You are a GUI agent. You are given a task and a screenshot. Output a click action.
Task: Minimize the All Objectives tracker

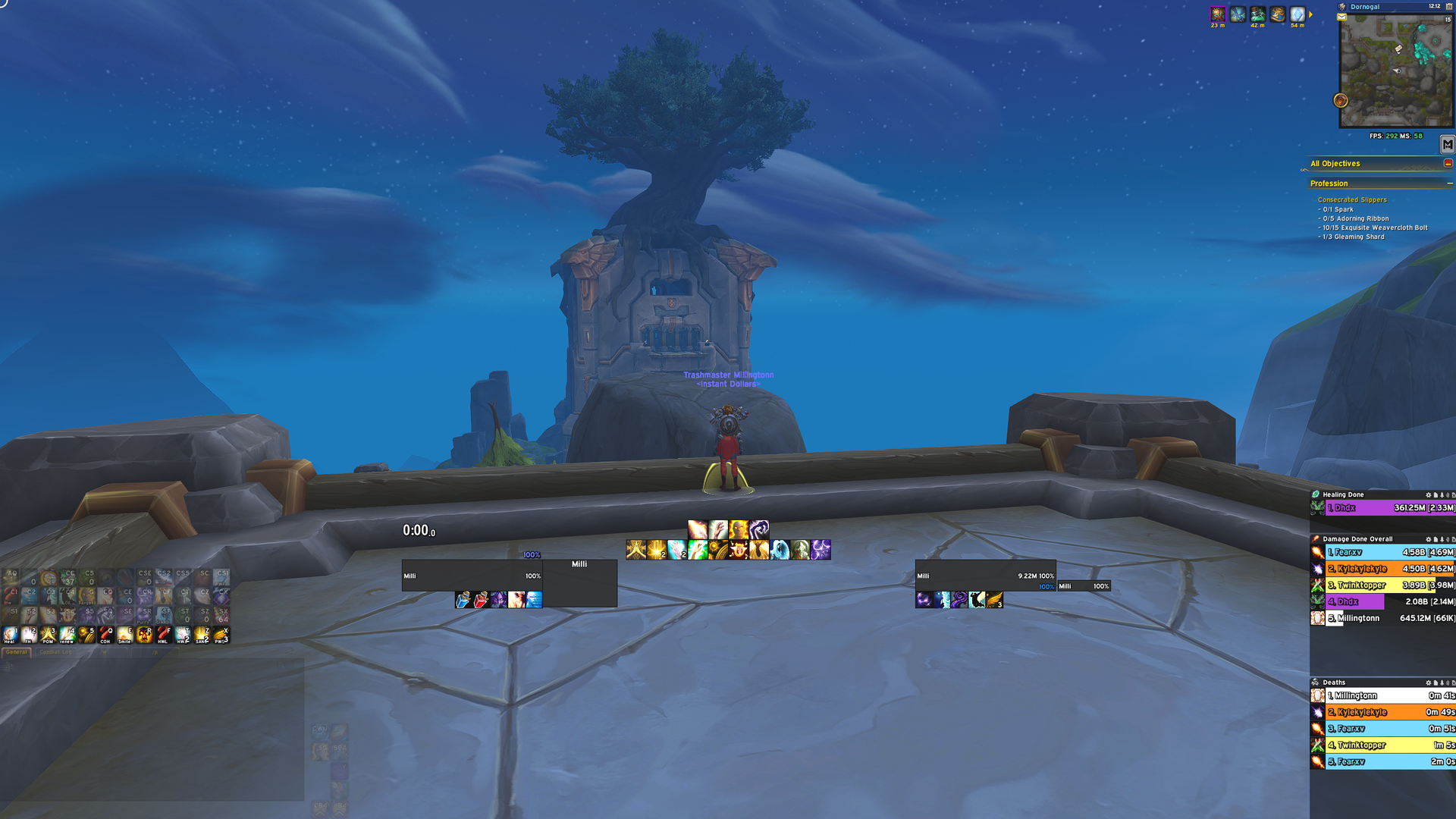point(1448,162)
